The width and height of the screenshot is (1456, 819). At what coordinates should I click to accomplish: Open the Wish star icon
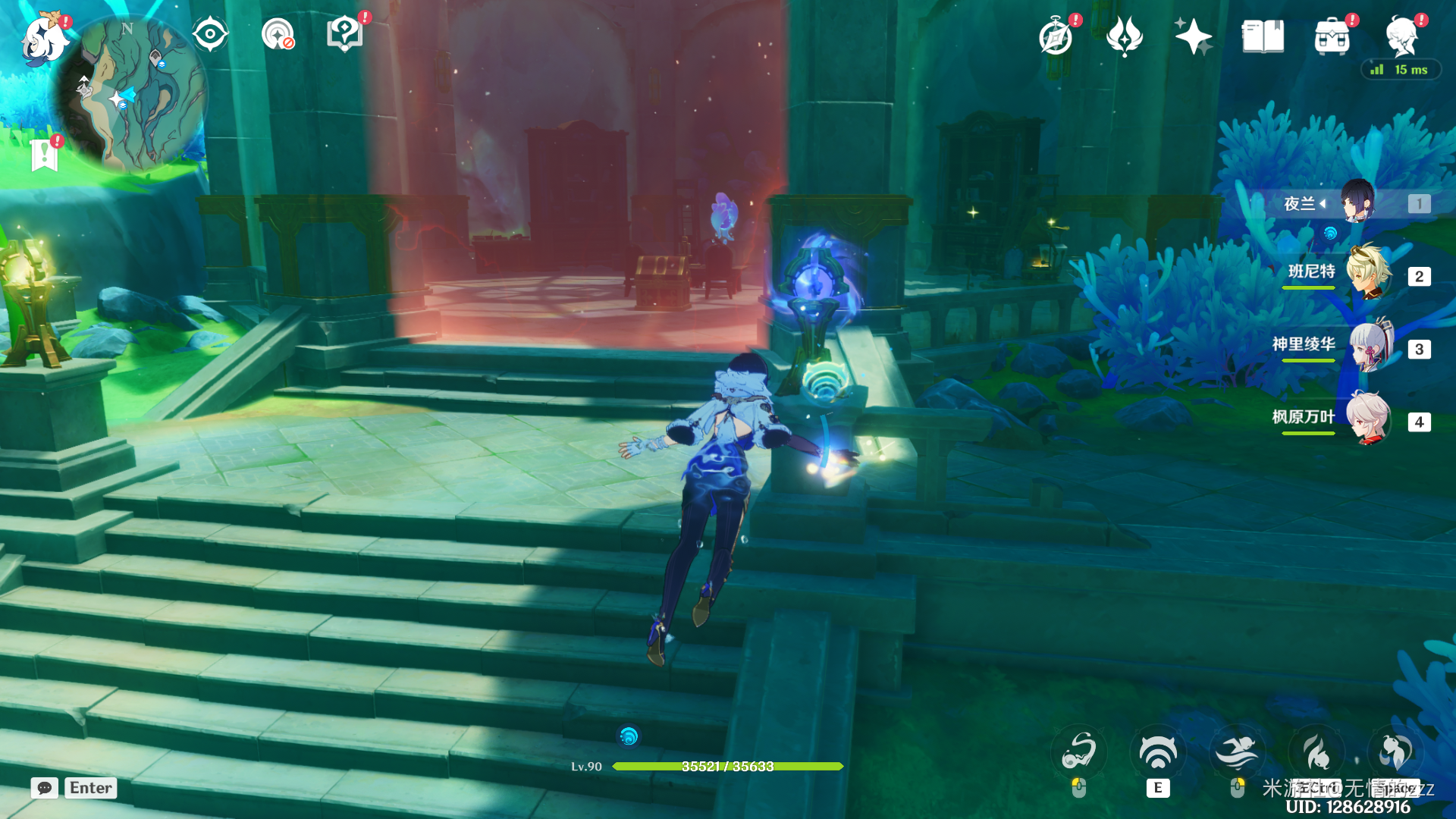click(x=1193, y=36)
